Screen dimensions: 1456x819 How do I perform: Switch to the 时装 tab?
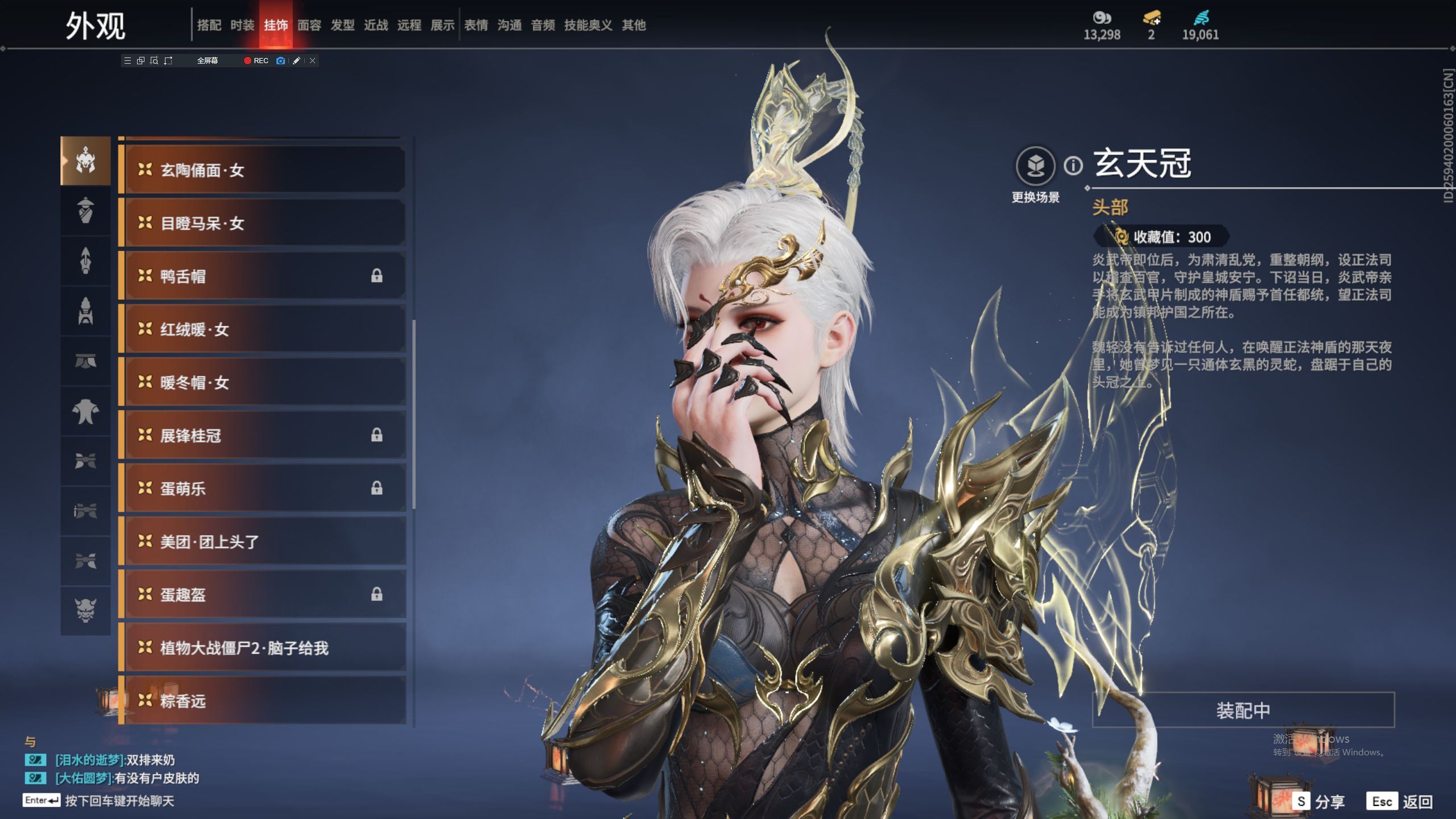(242, 25)
